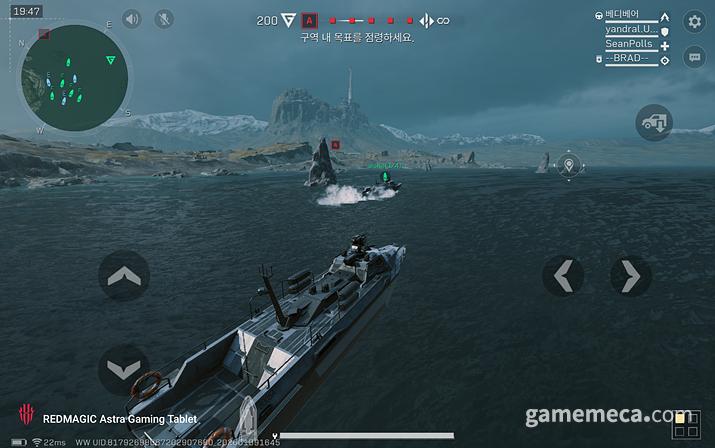Select squad member yandral.U...

(x=631, y=30)
